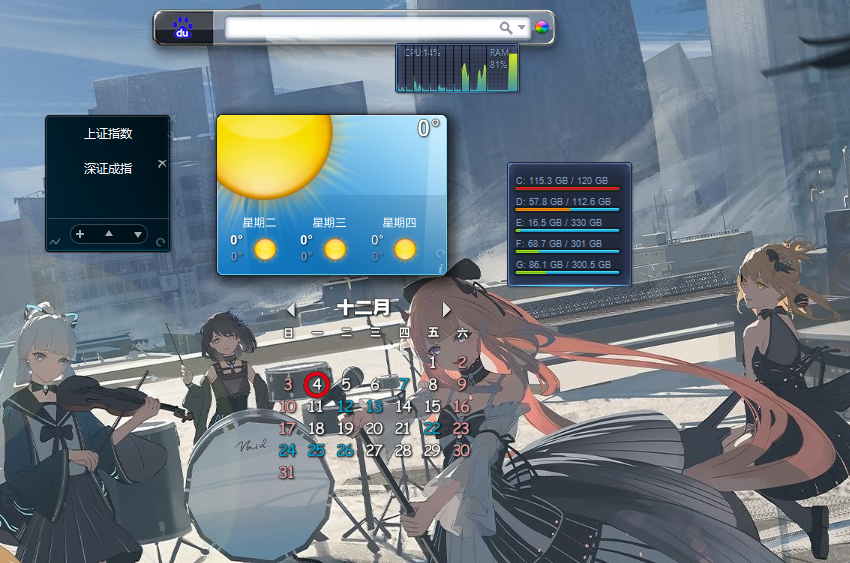
Task: Click the rainbow color ball icon
Action: tap(541, 28)
